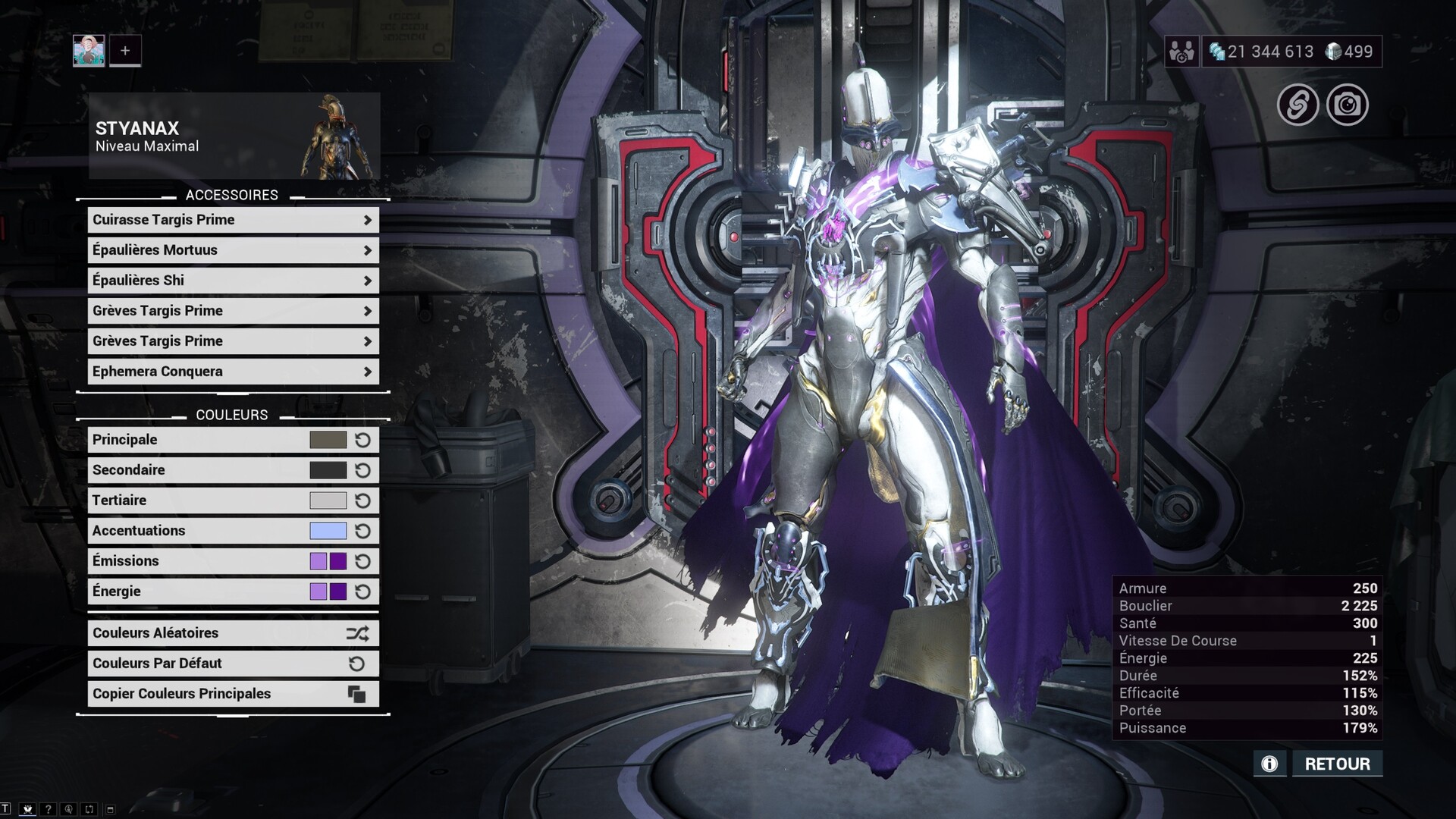Image resolution: width=1456 pixels, height=819 pixels.
Task: Click the chain link icon
Action: (1298, 105)
